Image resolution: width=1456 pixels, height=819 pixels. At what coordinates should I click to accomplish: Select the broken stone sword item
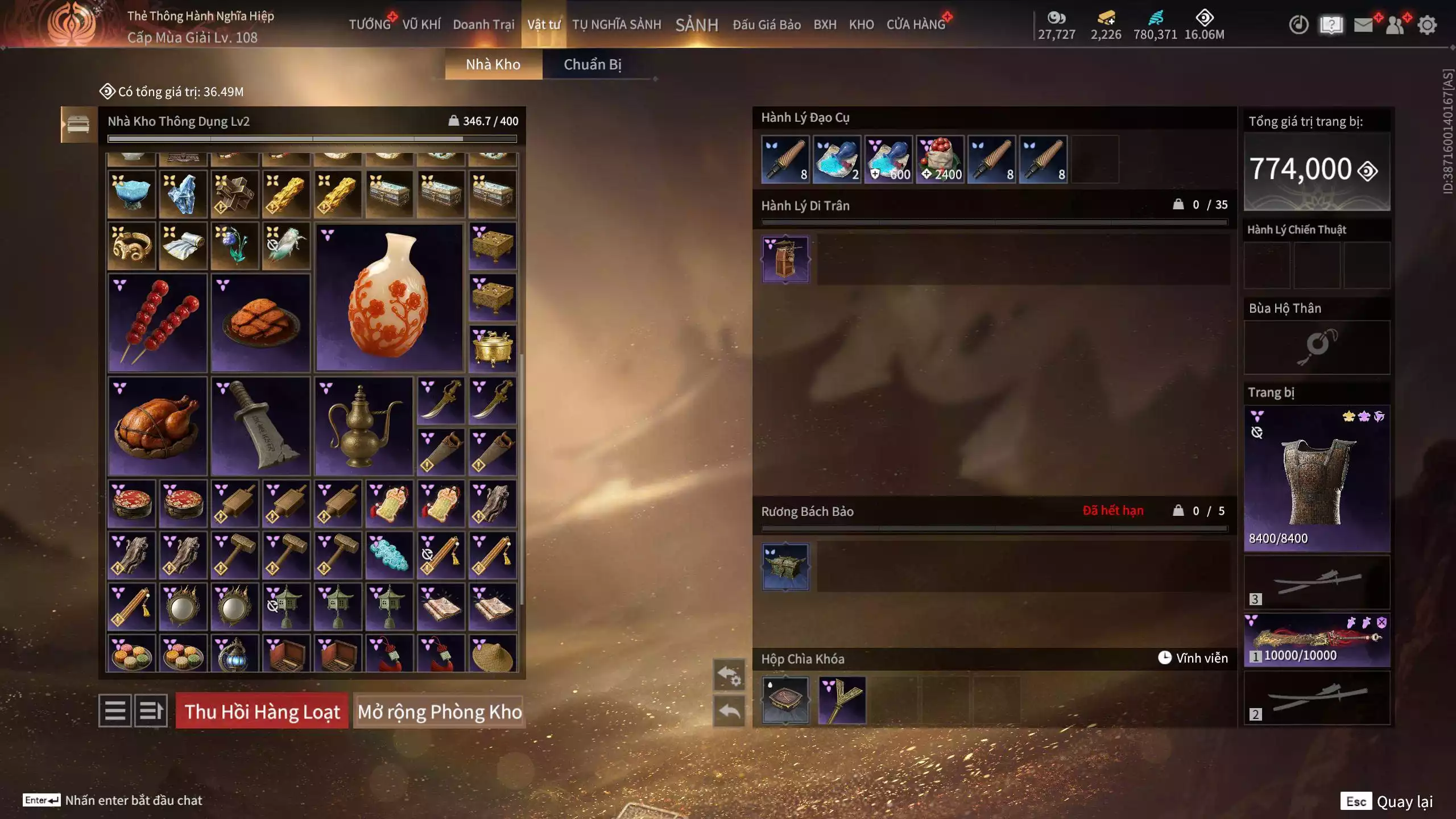[260, 426]
